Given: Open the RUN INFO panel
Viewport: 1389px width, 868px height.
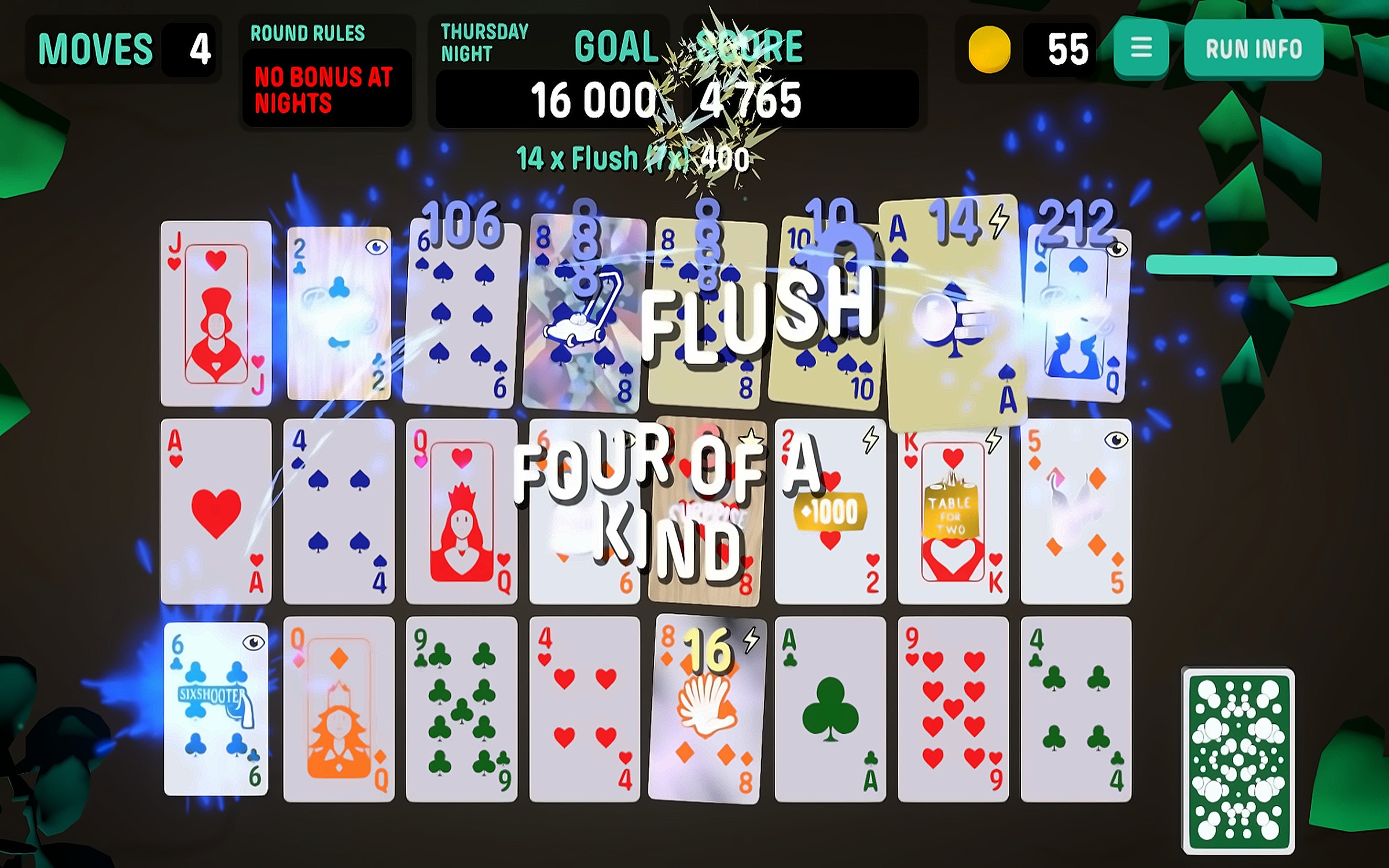Looking at the screenshot, I should pyautogui.click(x=1254, y=49).
